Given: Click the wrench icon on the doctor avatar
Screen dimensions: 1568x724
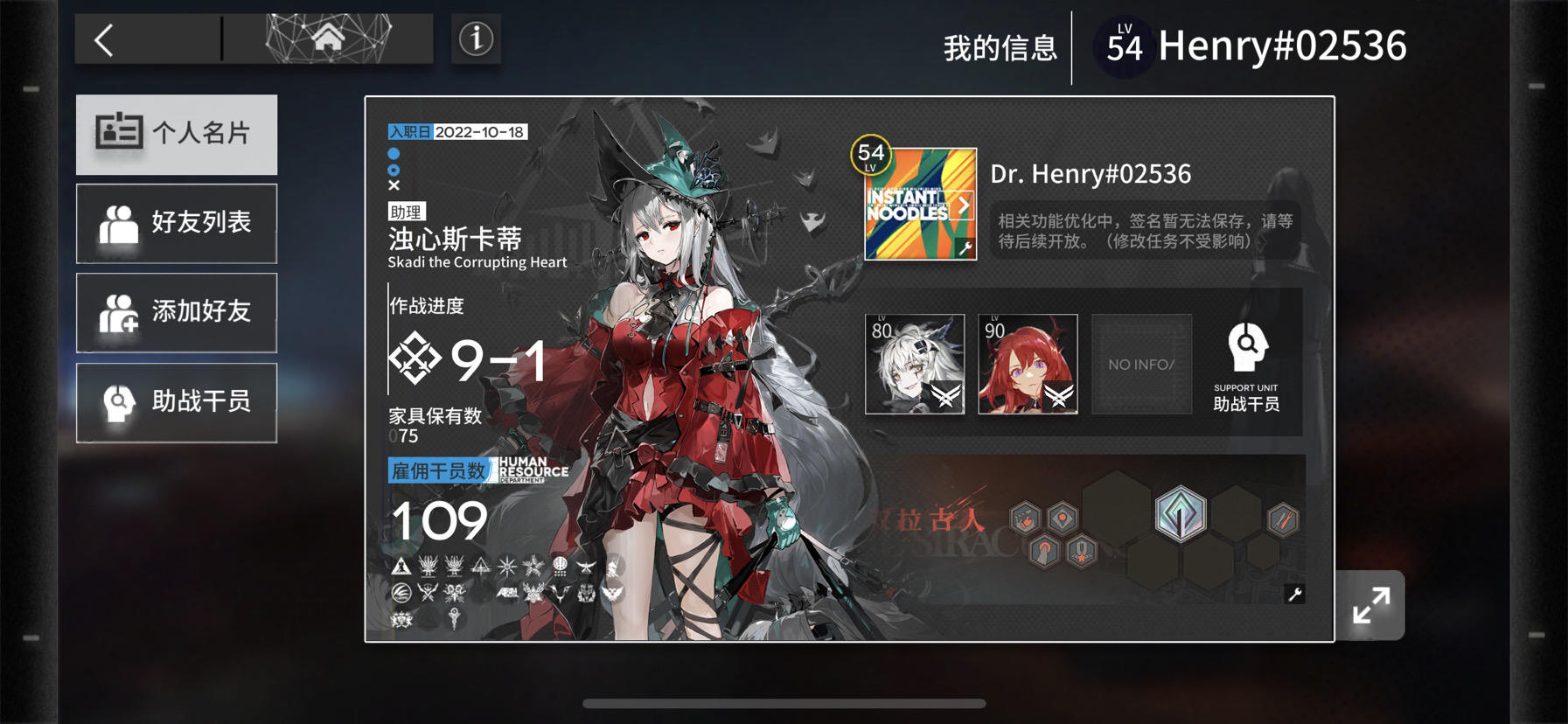Looking at the screenshot, I should pyautogui.click(x=965, y=248).
